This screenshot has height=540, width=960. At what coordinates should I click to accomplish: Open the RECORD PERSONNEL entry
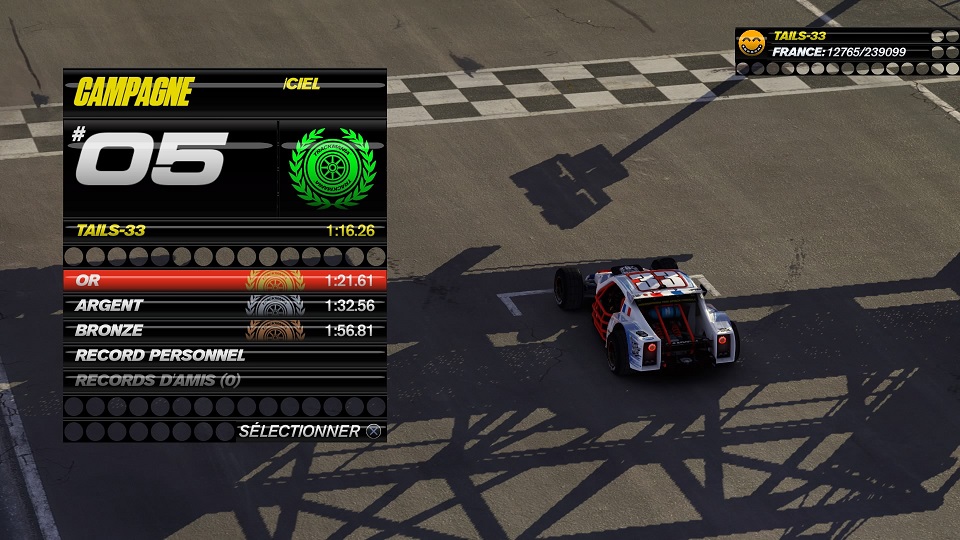click(224, 355)
